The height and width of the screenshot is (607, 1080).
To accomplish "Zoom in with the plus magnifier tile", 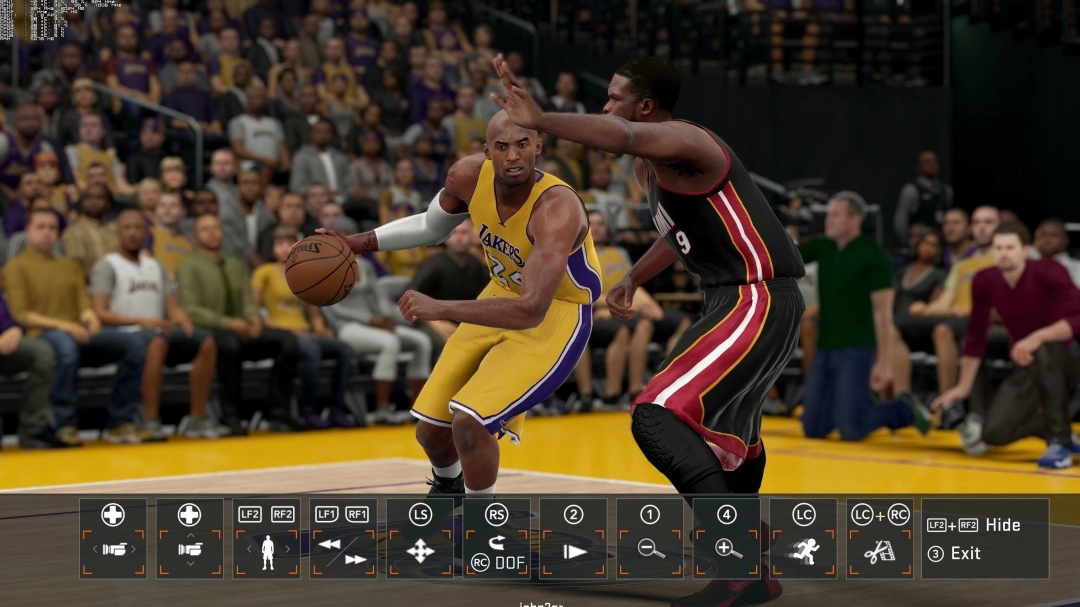I will (x=727, y=539).
